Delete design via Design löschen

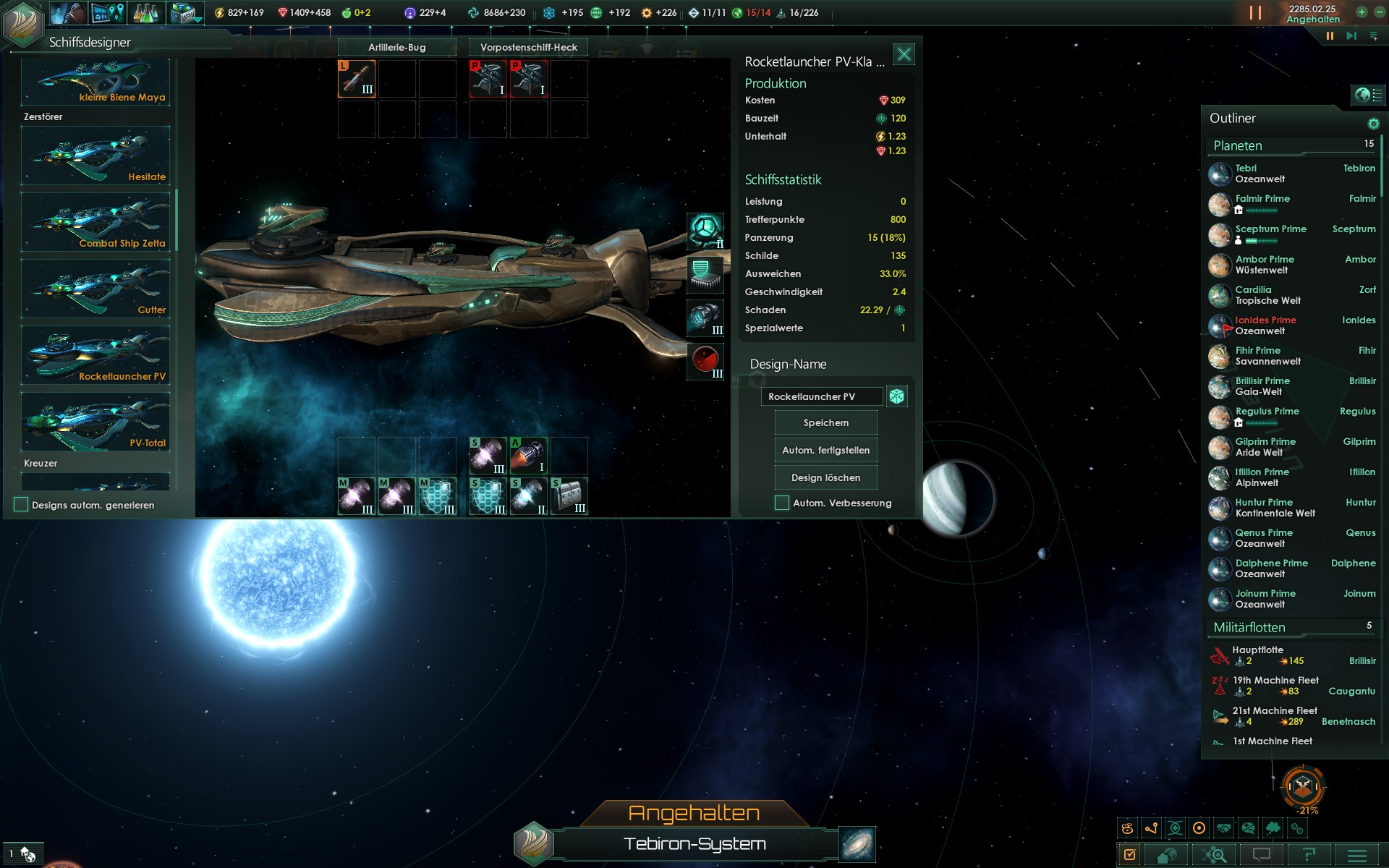[x=825, y=477]
